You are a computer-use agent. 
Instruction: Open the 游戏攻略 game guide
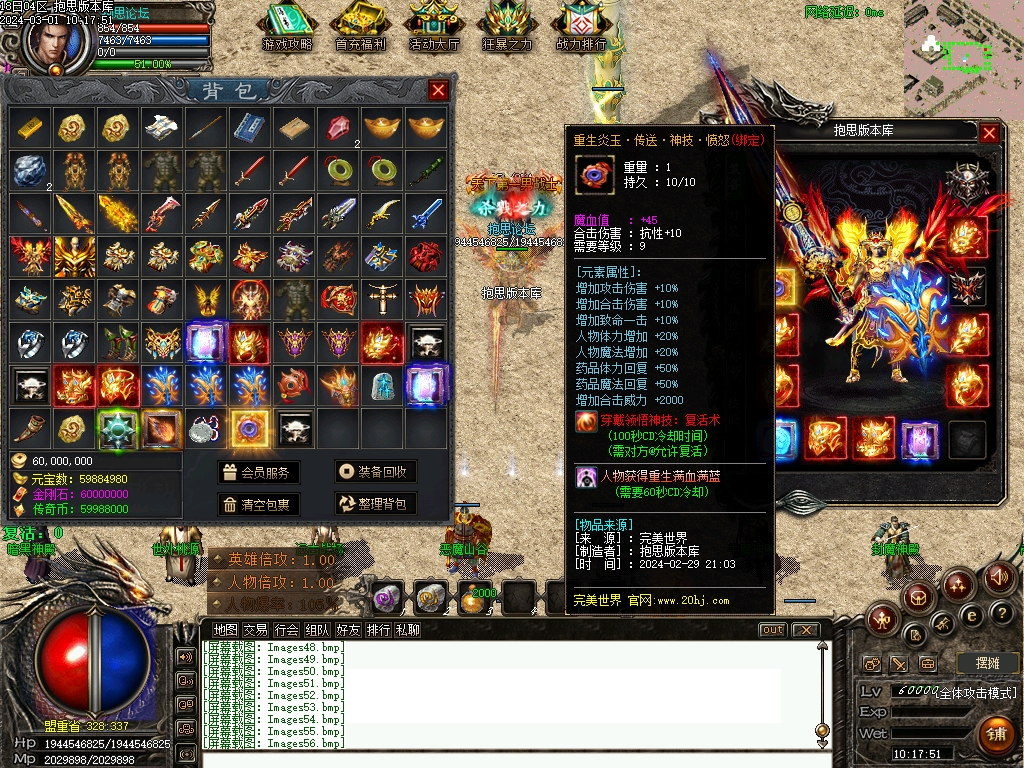287,28
